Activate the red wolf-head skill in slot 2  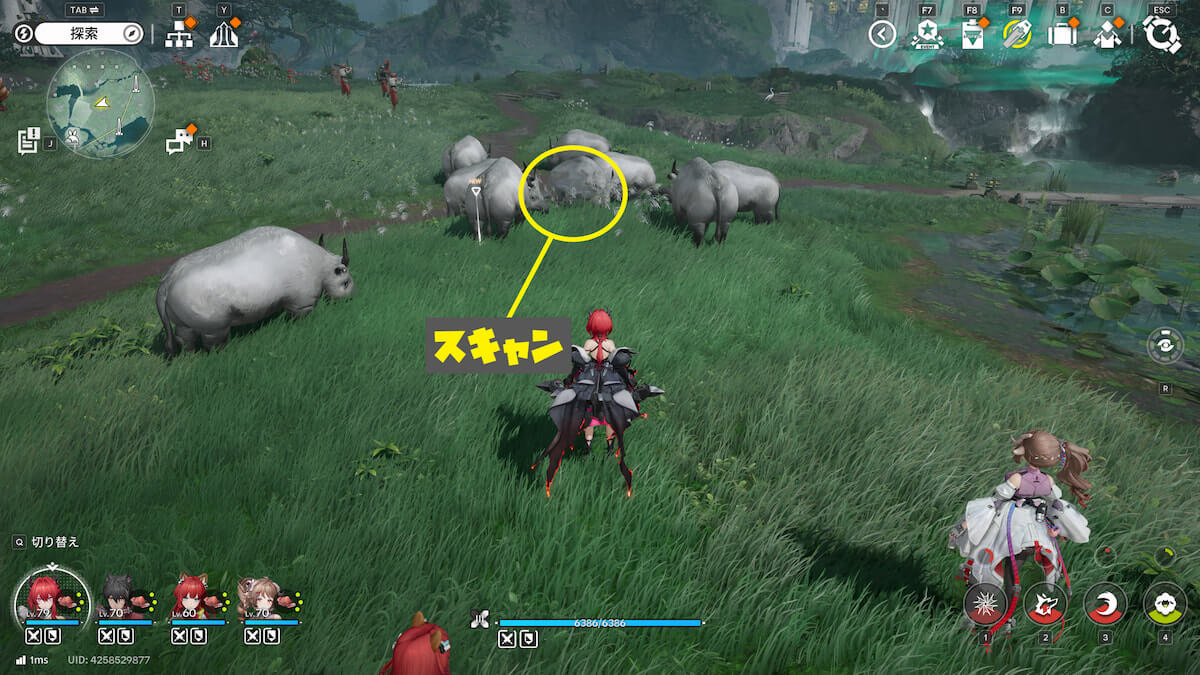point(1045,603)
